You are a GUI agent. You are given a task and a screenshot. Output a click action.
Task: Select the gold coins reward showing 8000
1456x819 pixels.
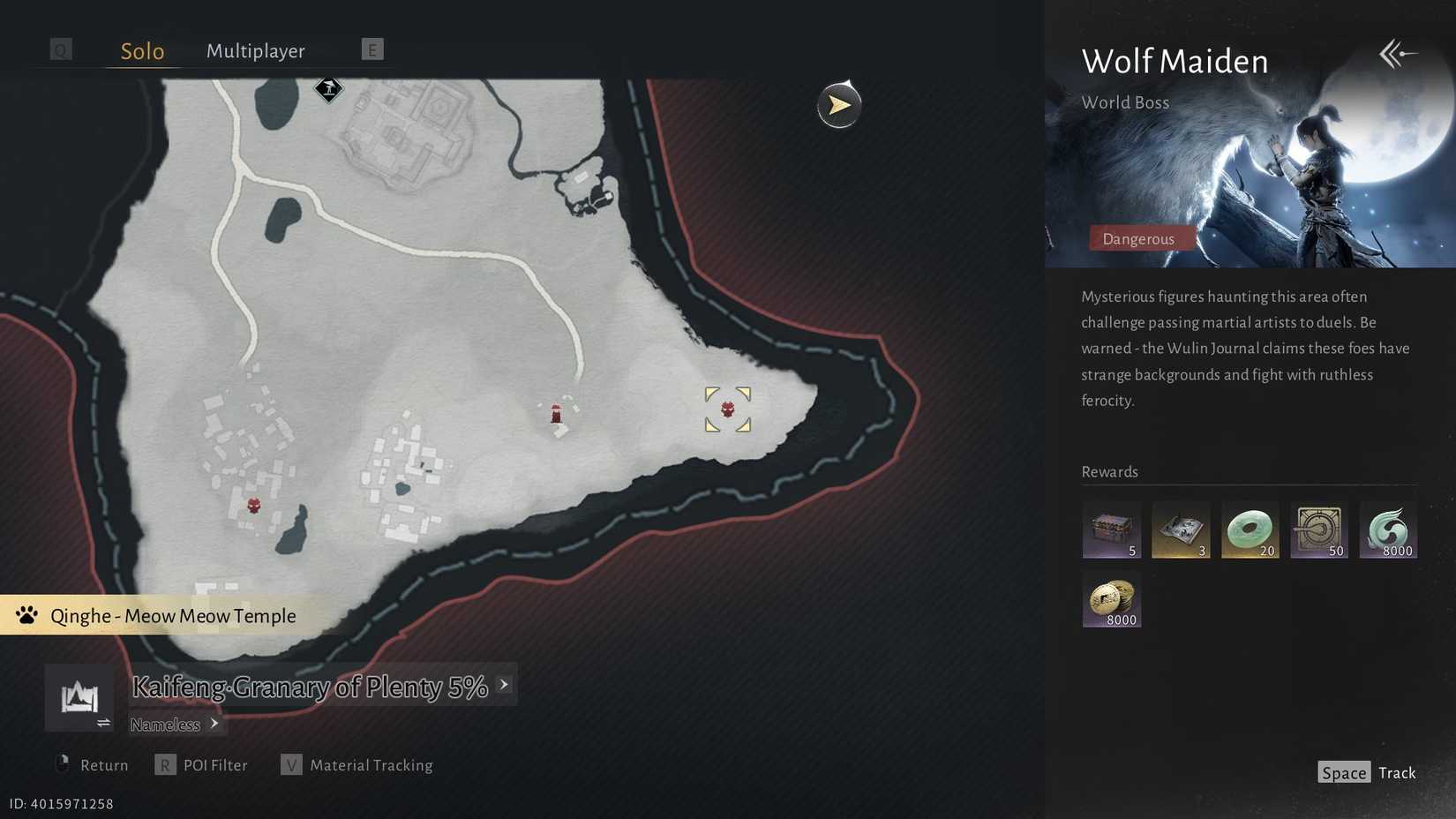(x=1111, y=600)
